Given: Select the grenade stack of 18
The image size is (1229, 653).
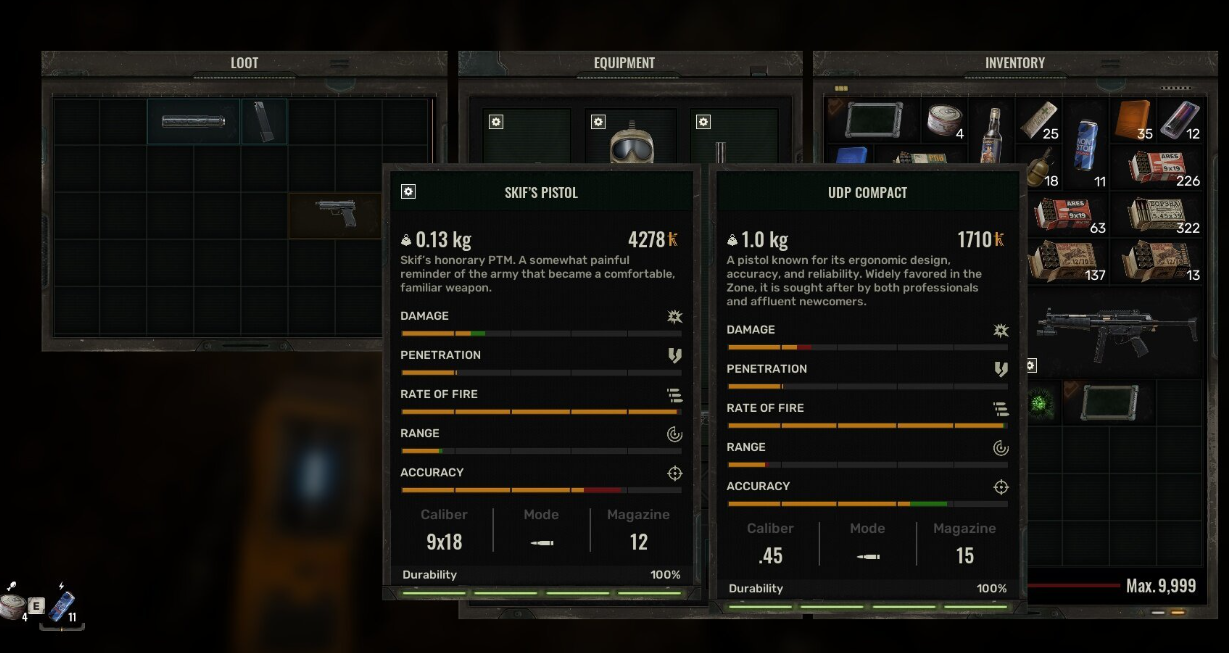Looking at the screenshot, I should (1040, 167).
